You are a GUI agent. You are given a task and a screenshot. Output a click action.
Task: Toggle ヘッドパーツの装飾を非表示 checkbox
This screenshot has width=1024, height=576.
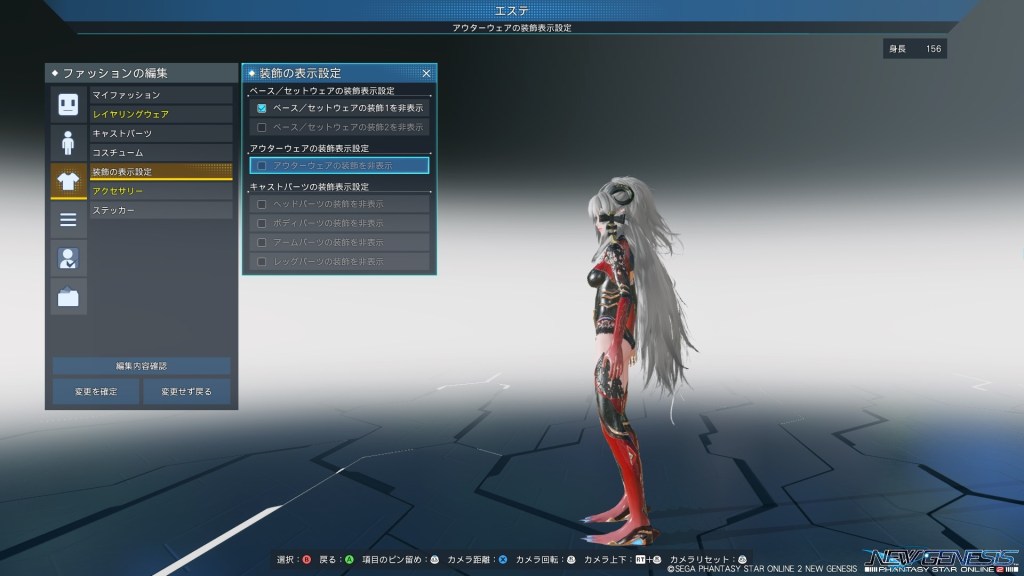click(262, 204)
